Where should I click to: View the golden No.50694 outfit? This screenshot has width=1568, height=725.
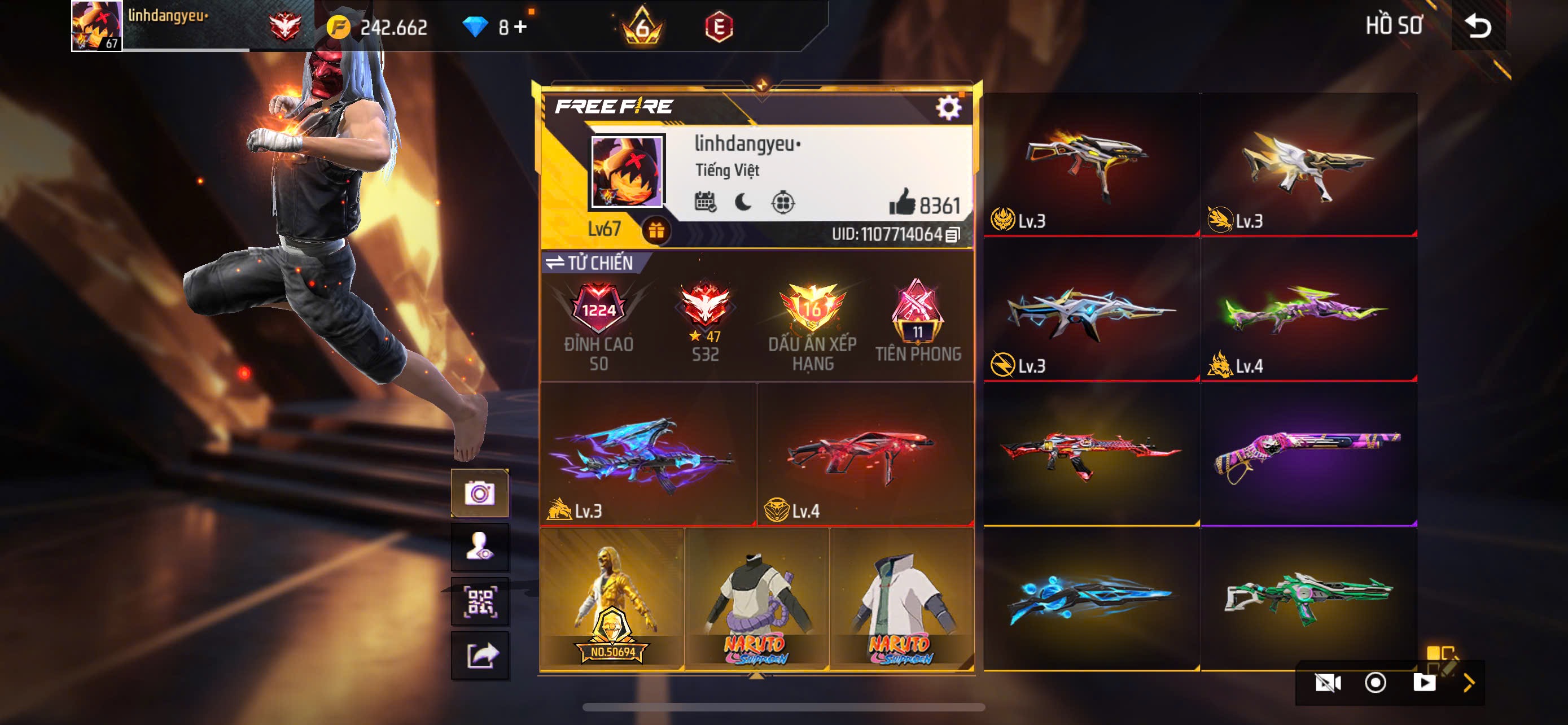pyautogui.click(x=611, y=599)
